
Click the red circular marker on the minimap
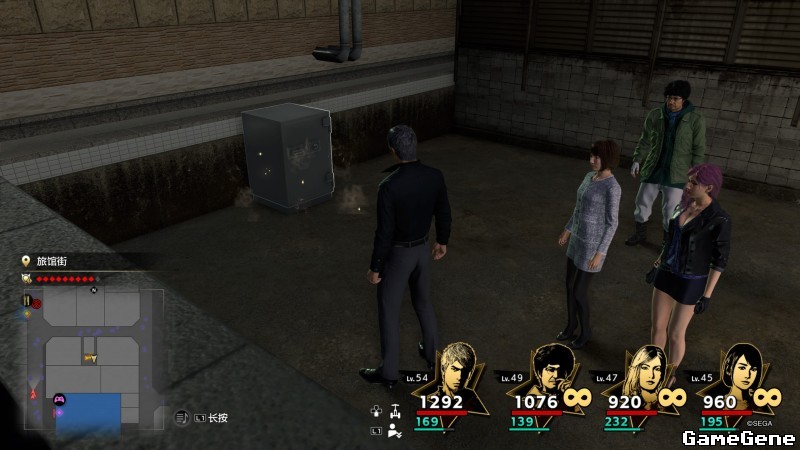point(37,302)
